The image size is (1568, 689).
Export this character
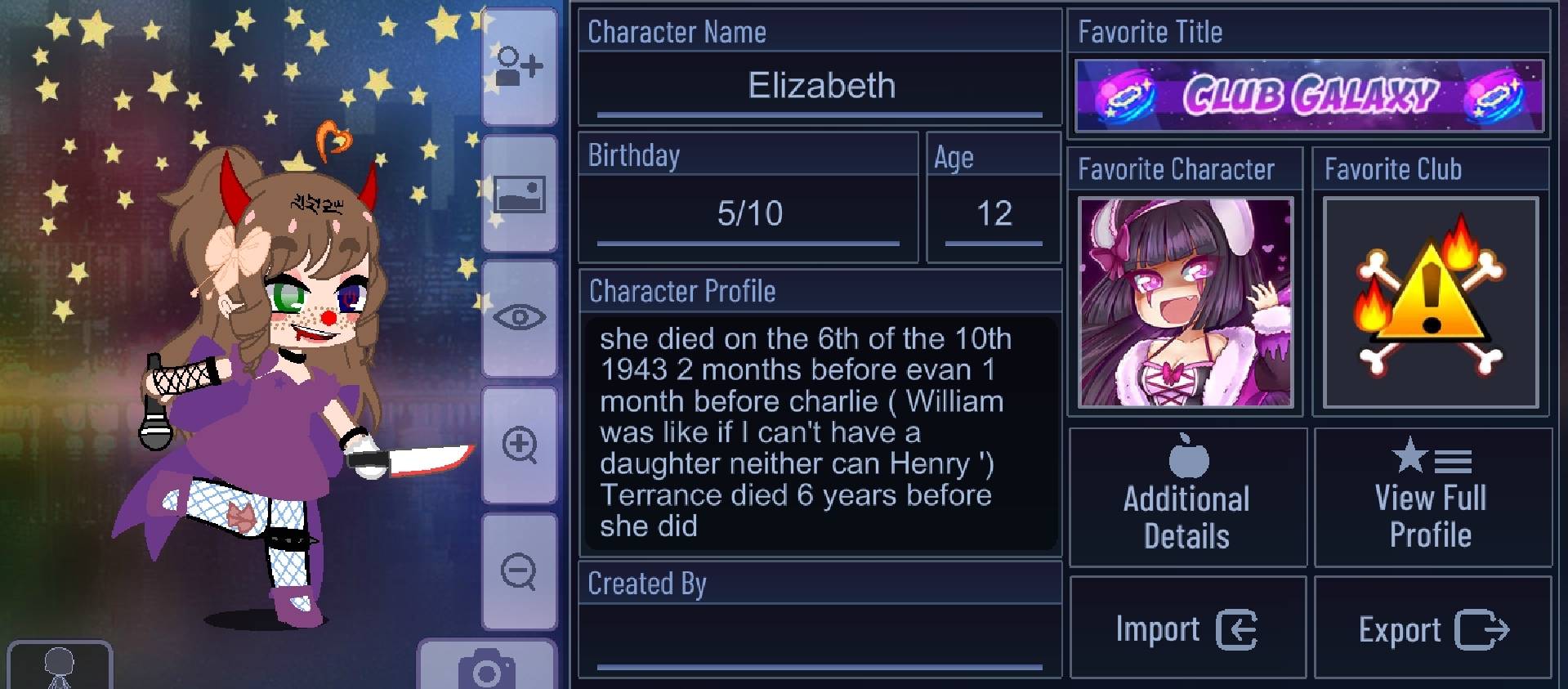pos(1432,629)
